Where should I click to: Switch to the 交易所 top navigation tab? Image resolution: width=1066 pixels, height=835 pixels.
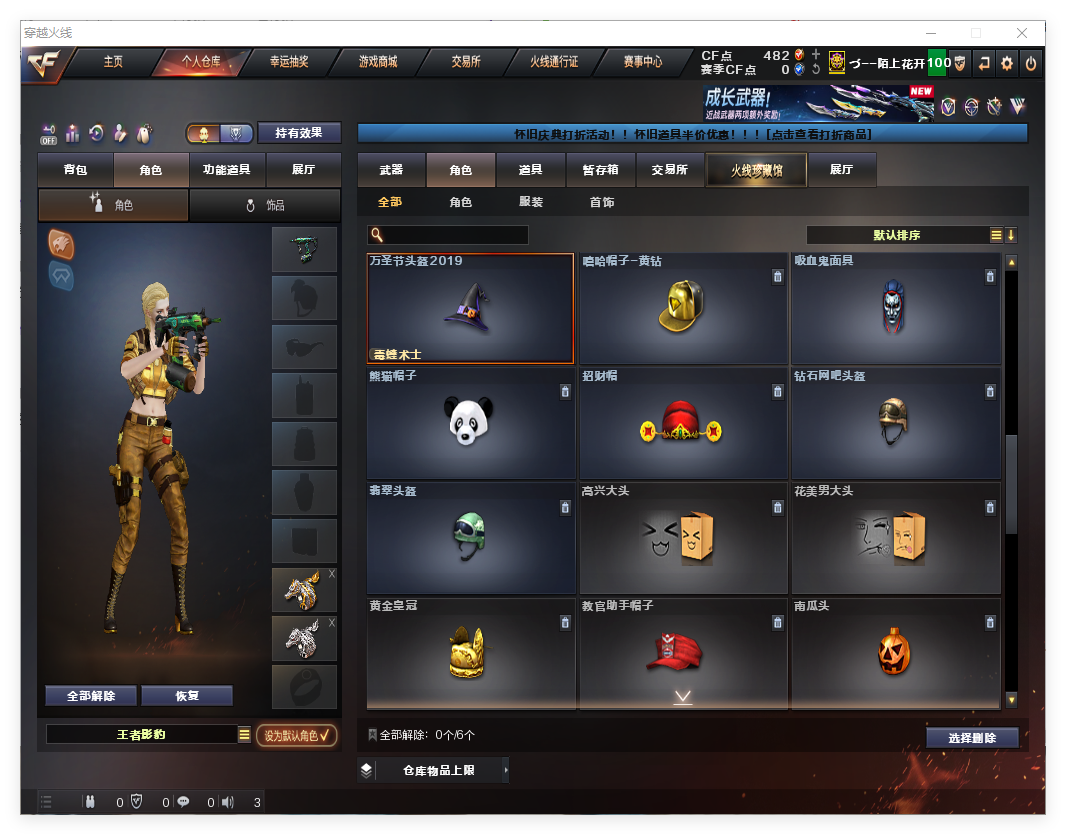point(465,62)
